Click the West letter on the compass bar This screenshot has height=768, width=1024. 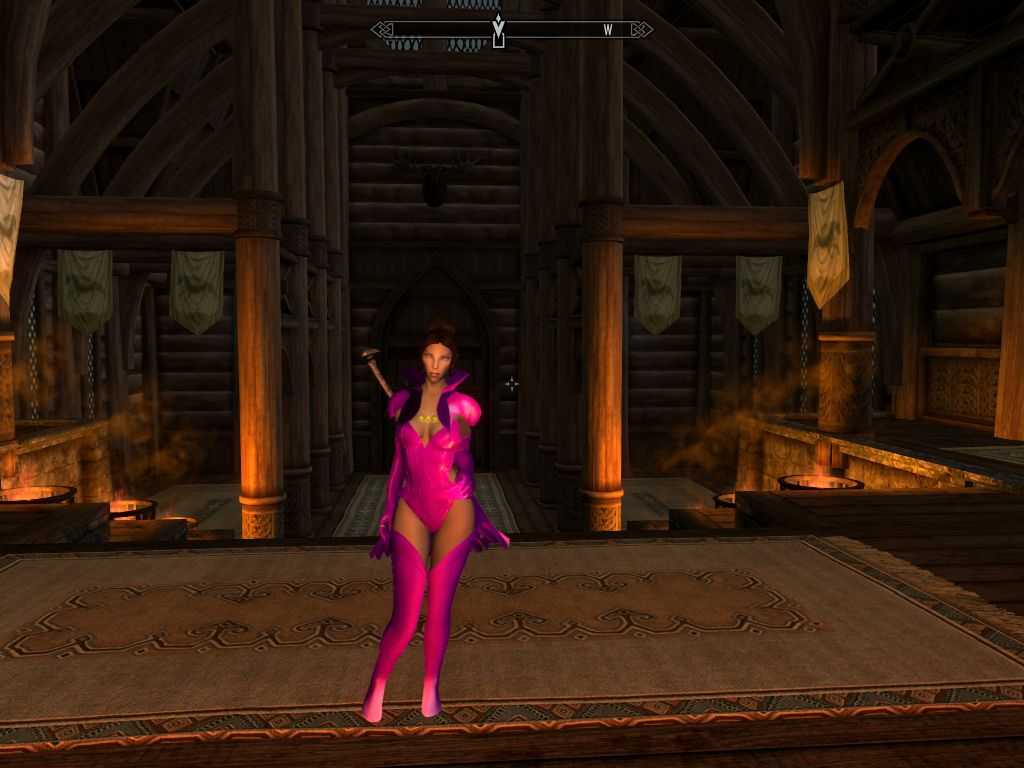[x=607, y=30]
